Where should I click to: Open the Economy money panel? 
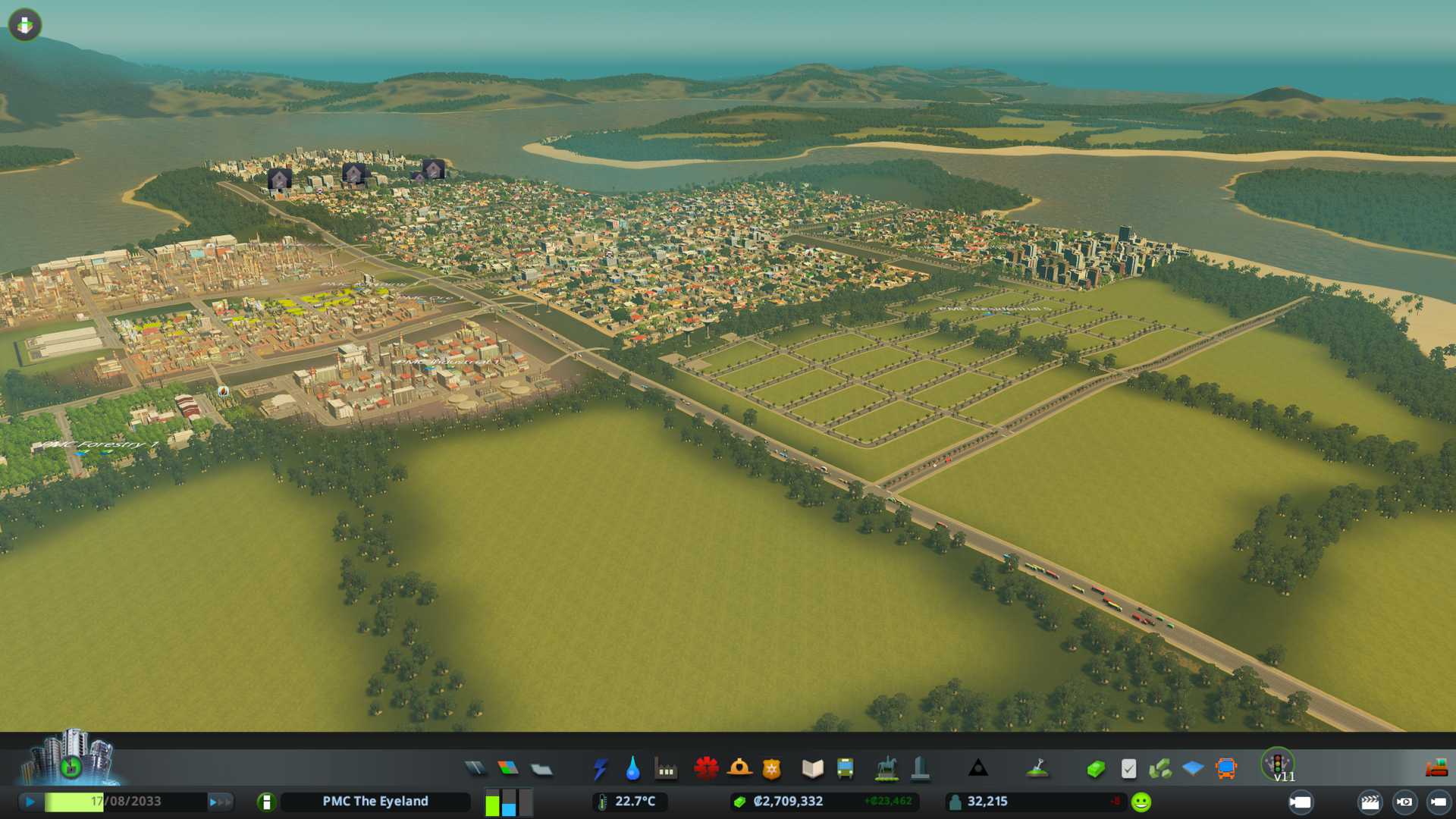coord(1095,769)
